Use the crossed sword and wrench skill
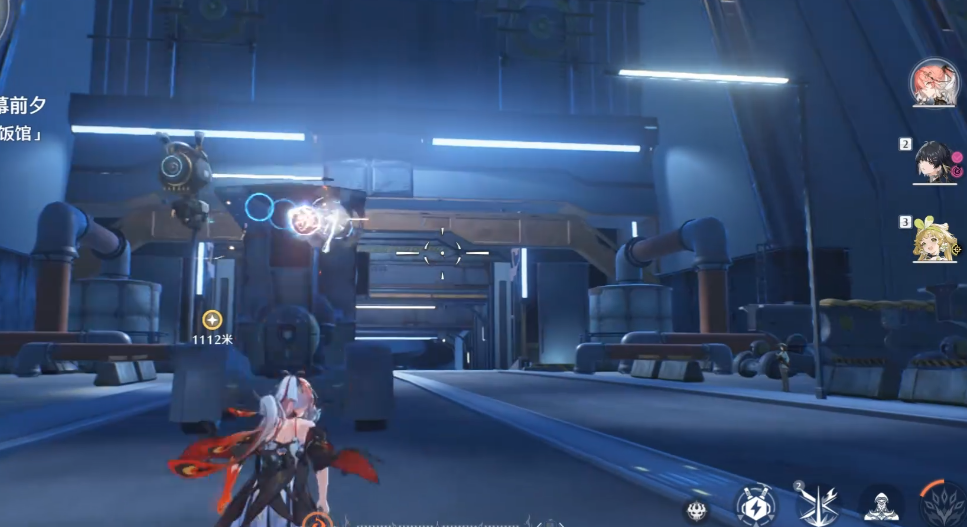This screenshot has width=967, height=527. tap(817, 503)
